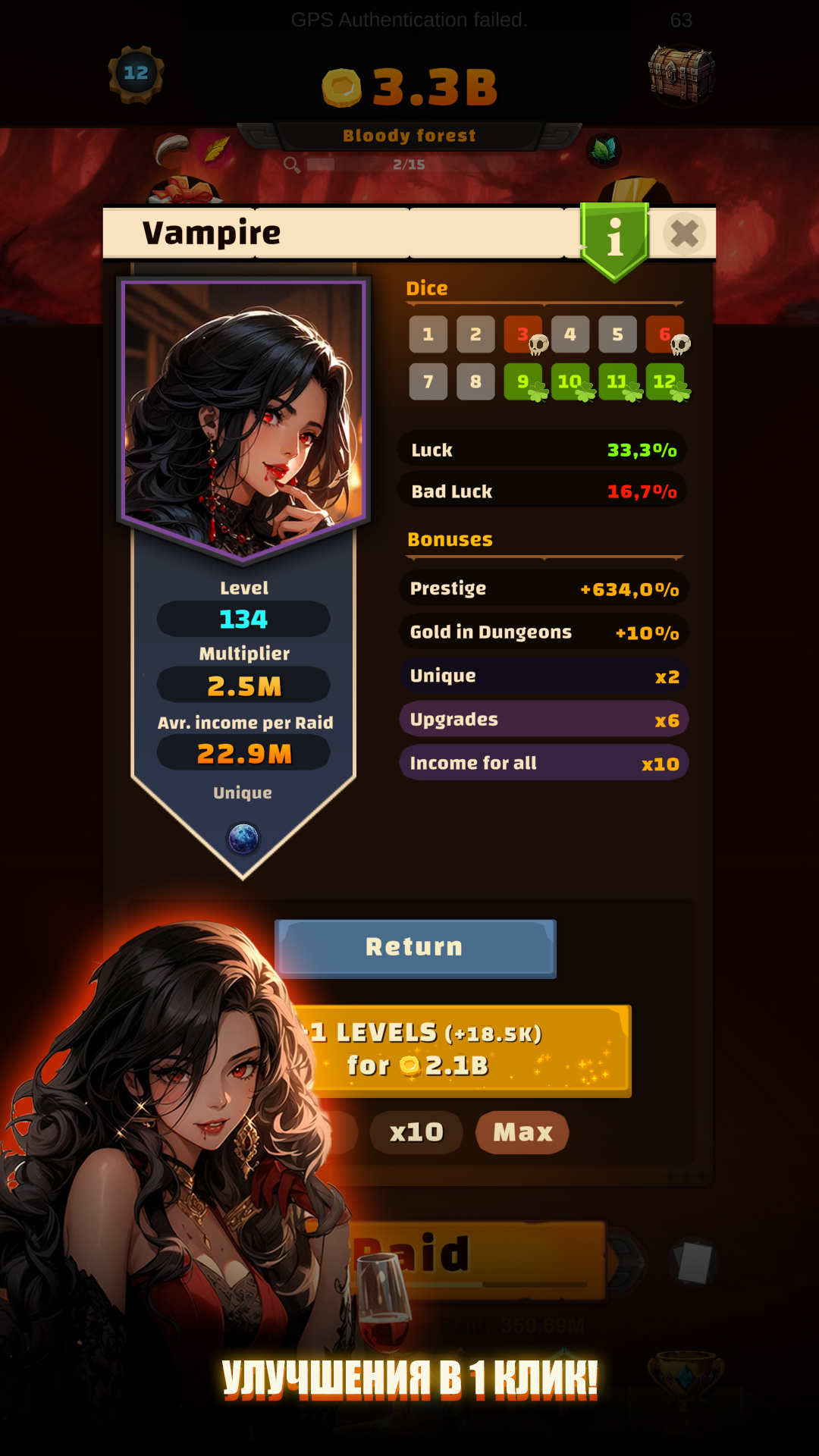Close the Vampire info panel
819x1456 pixels.
pos(684,234)
